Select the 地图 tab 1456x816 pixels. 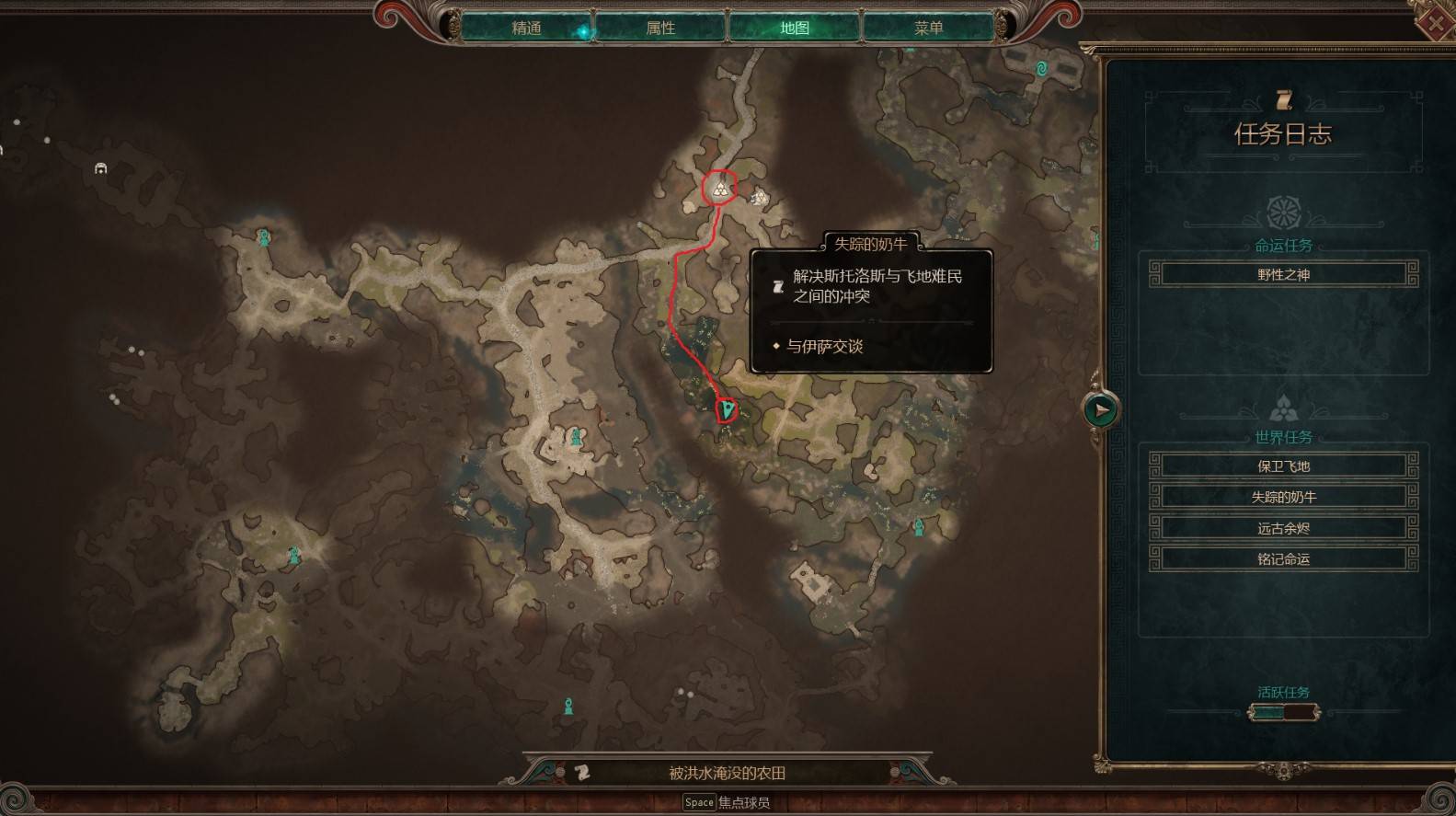795,28
